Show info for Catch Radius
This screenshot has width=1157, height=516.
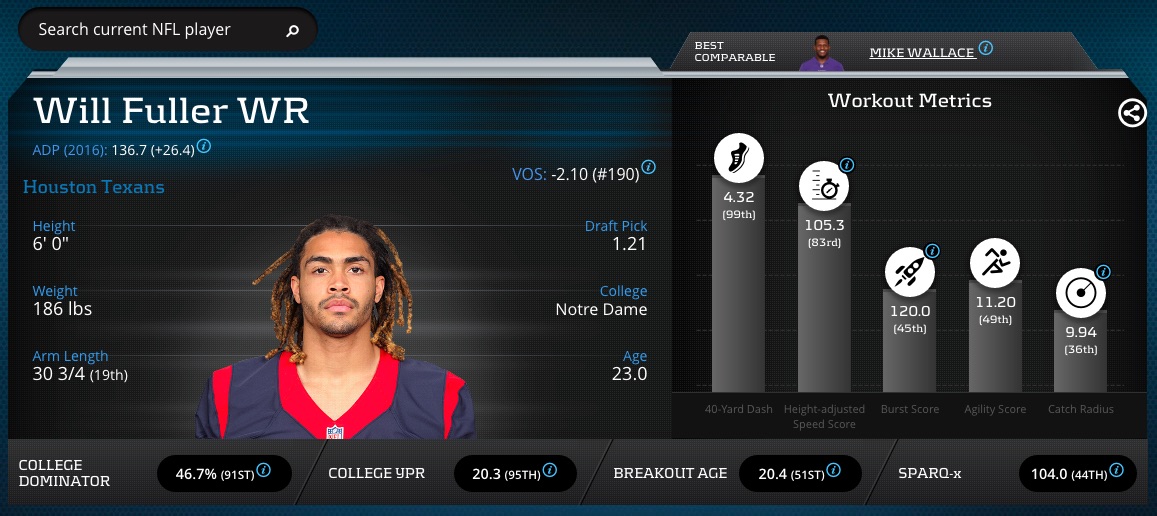1103,272
